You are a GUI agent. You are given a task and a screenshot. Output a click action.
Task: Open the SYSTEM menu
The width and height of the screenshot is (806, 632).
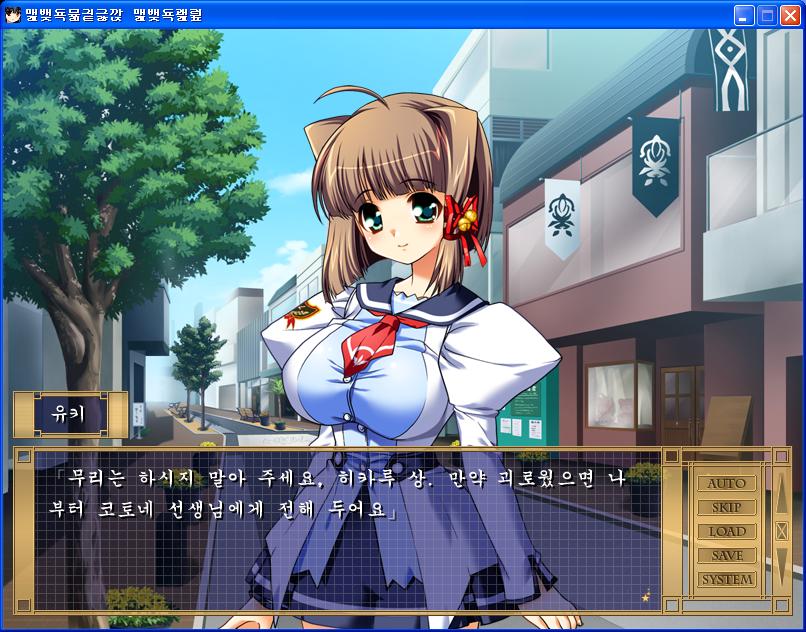(x=727, y=580)
